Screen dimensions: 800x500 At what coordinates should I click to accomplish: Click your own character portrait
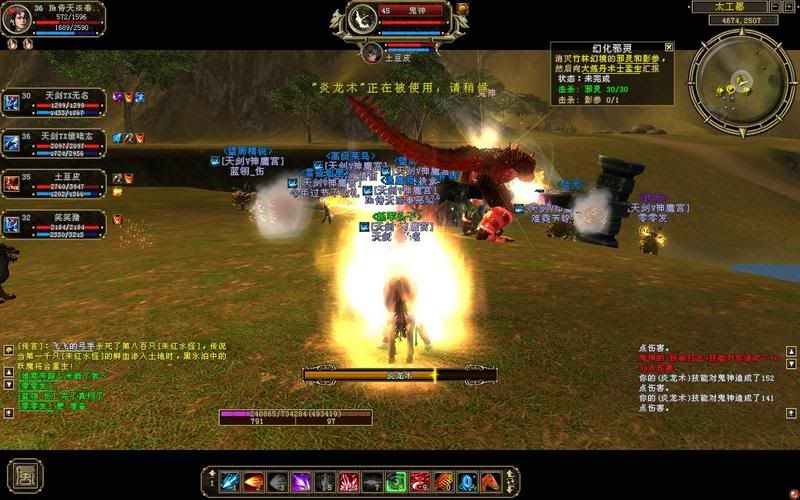pyautogui.click(x=17, y=19)
